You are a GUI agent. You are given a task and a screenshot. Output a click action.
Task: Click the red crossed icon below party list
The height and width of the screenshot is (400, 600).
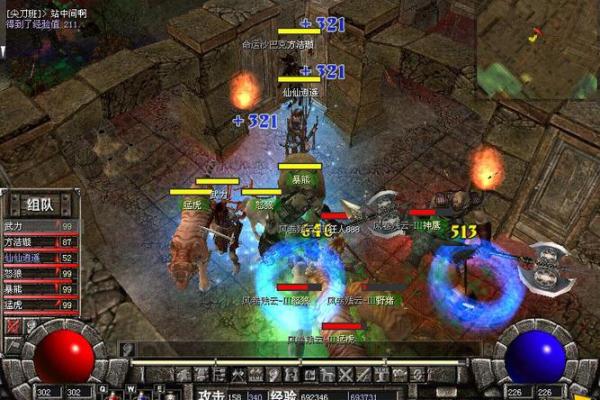13,326
